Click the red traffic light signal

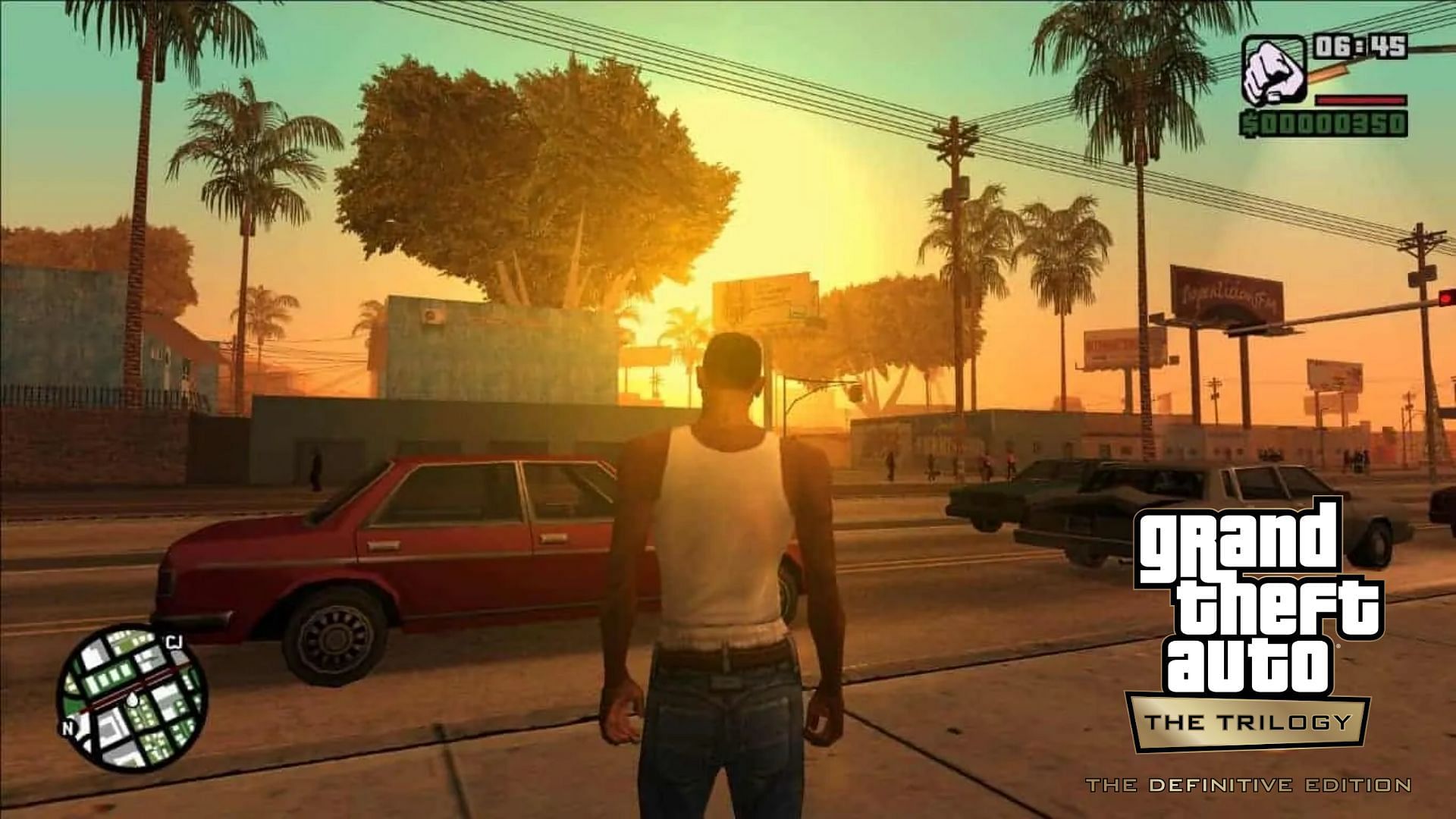pos(1446,299)
